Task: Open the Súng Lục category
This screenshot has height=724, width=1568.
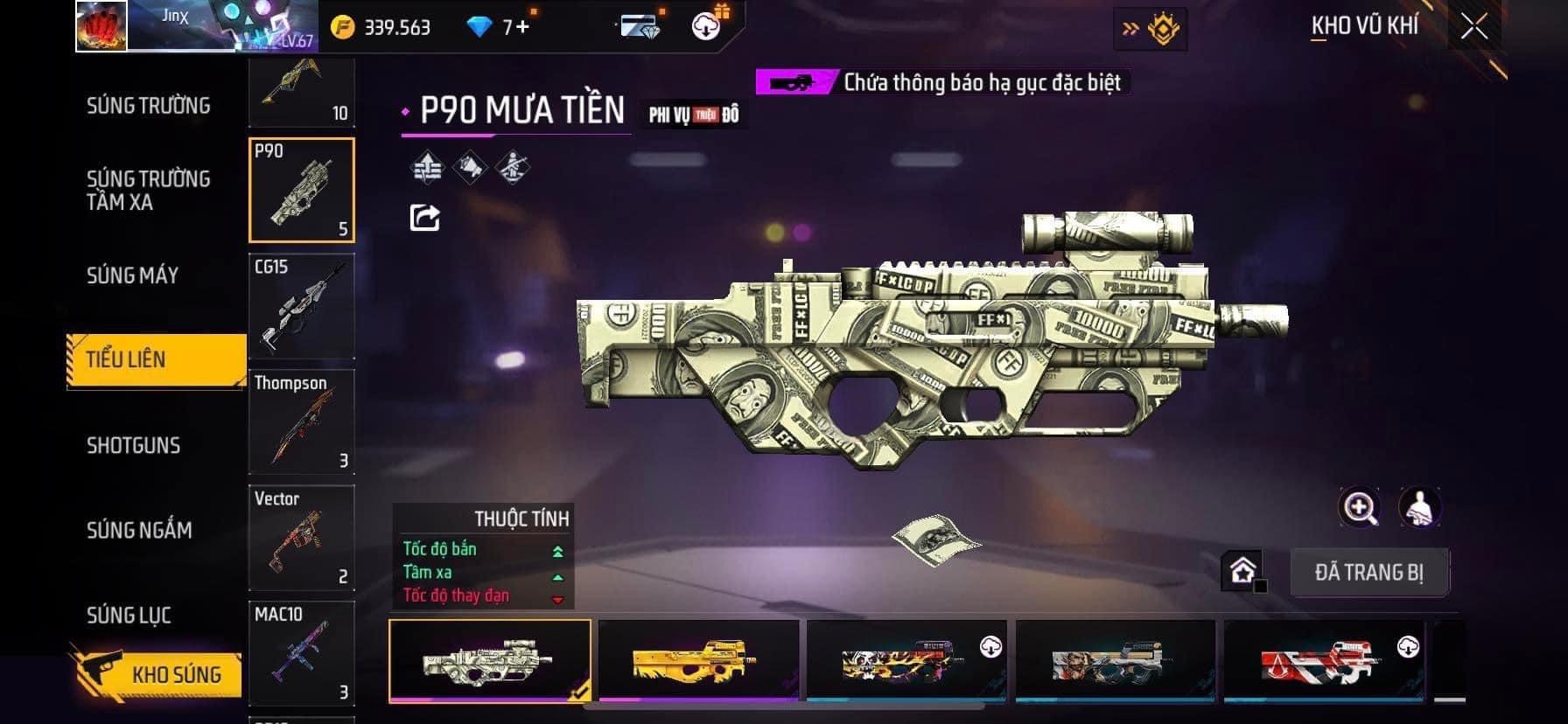Action: coord(129,616)
